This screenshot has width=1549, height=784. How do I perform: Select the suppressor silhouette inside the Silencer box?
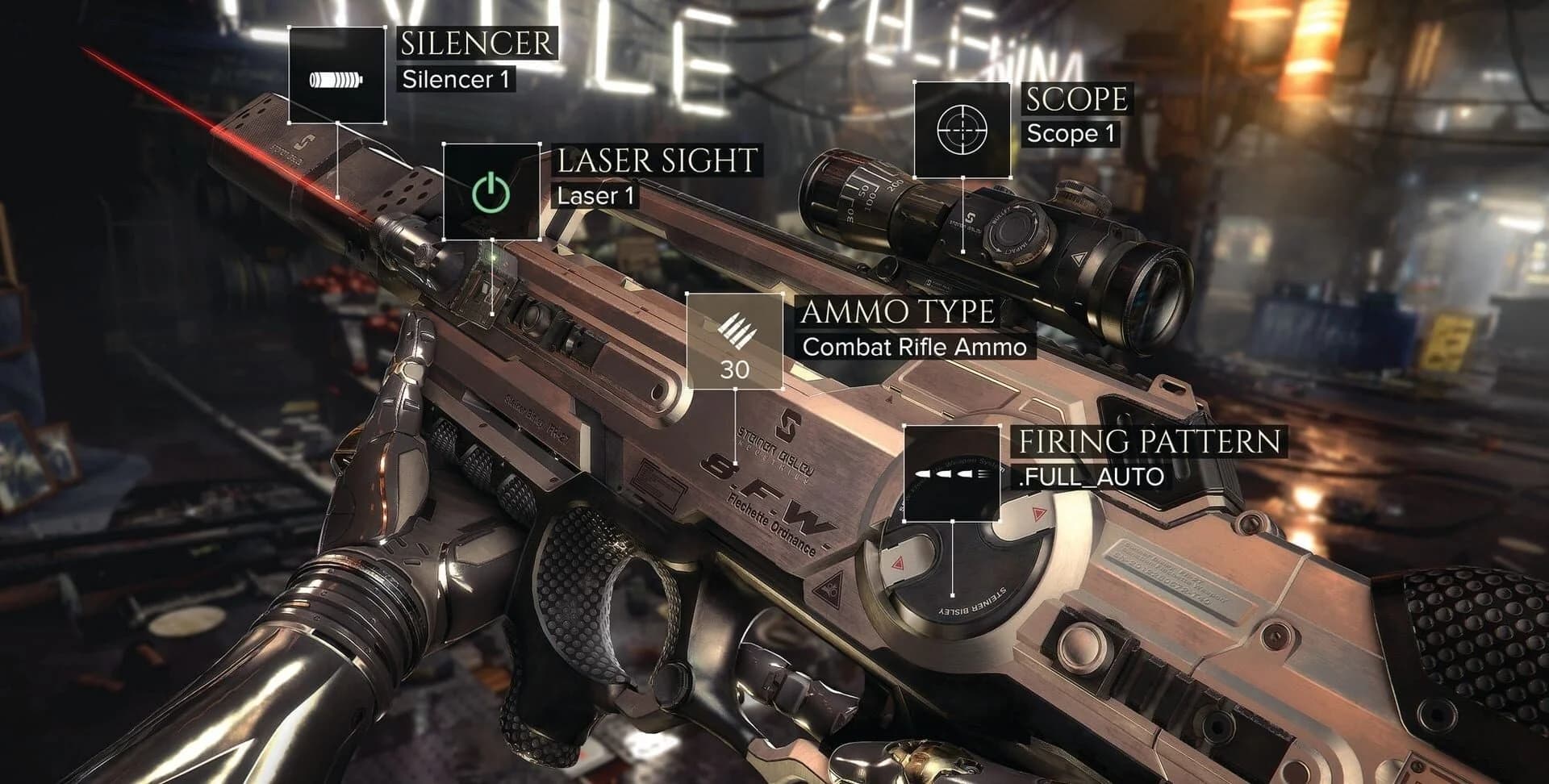pyautogui.click(x=339, y=77)
